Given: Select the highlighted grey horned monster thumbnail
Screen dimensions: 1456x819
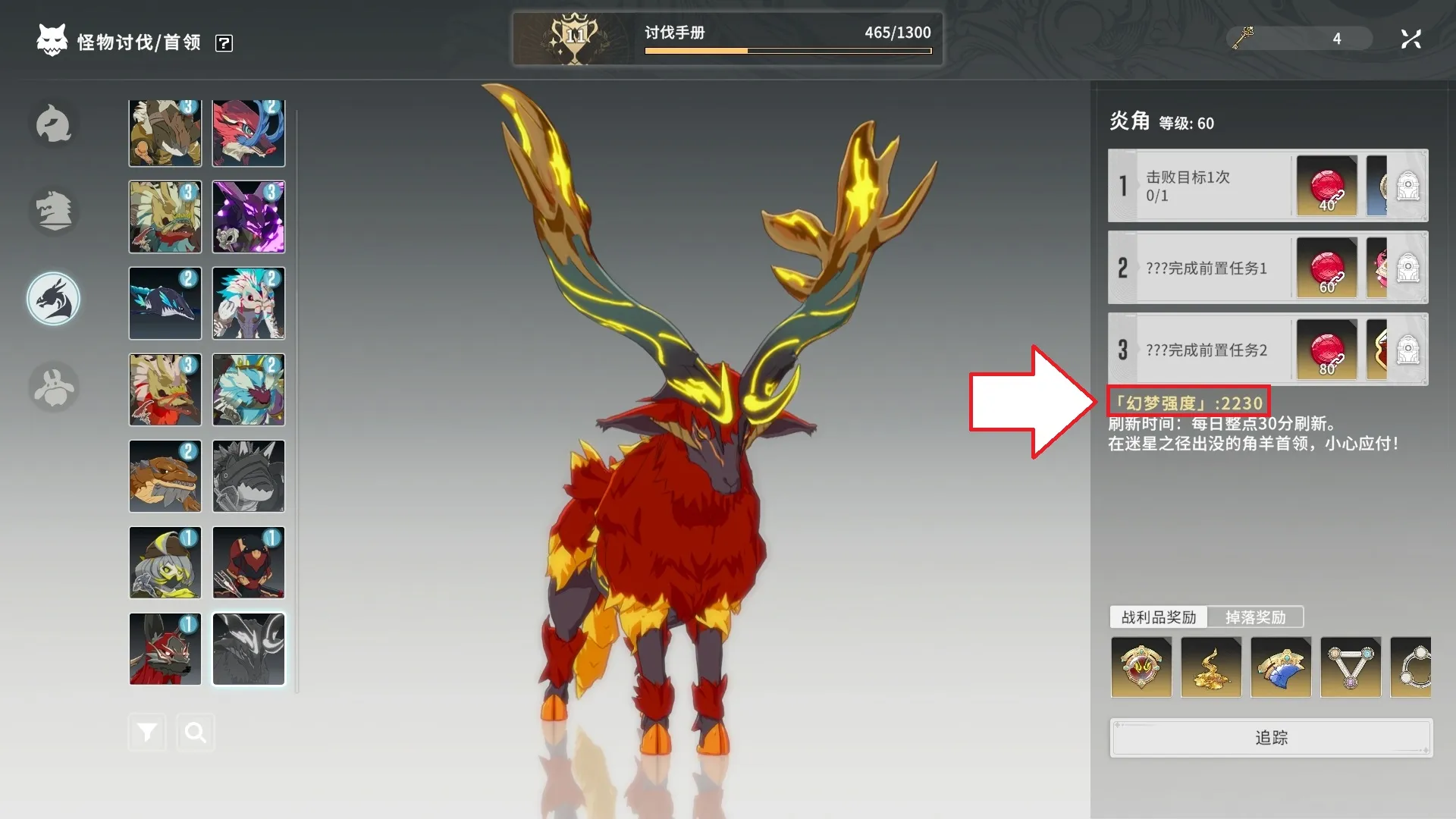Looking at the screenshot, I should point(249,649).
